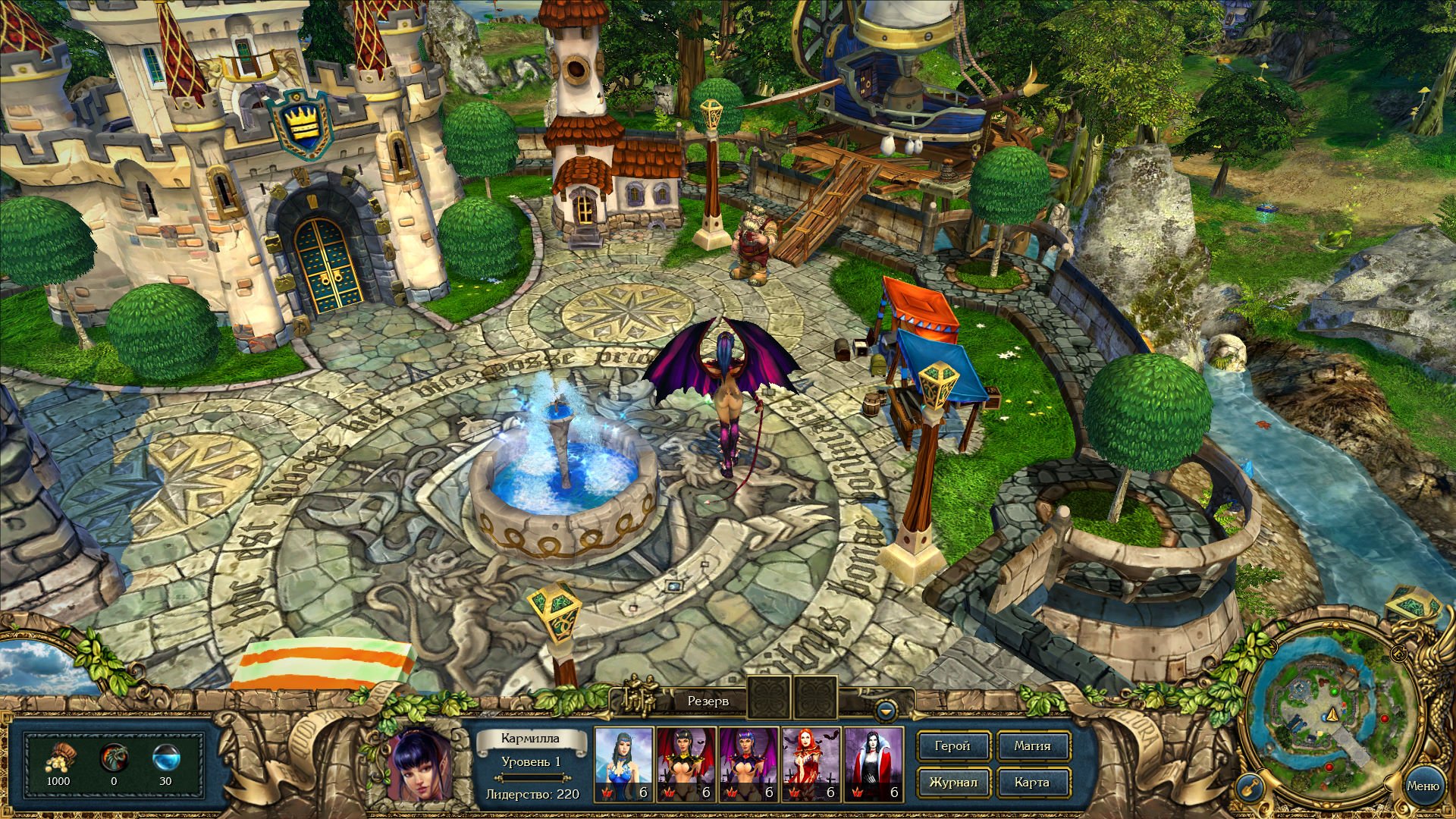Image resolution: width=1456 pixels, height=819 pixels.
Task: Open the round Меню button
Action: tap(1422, 786)
